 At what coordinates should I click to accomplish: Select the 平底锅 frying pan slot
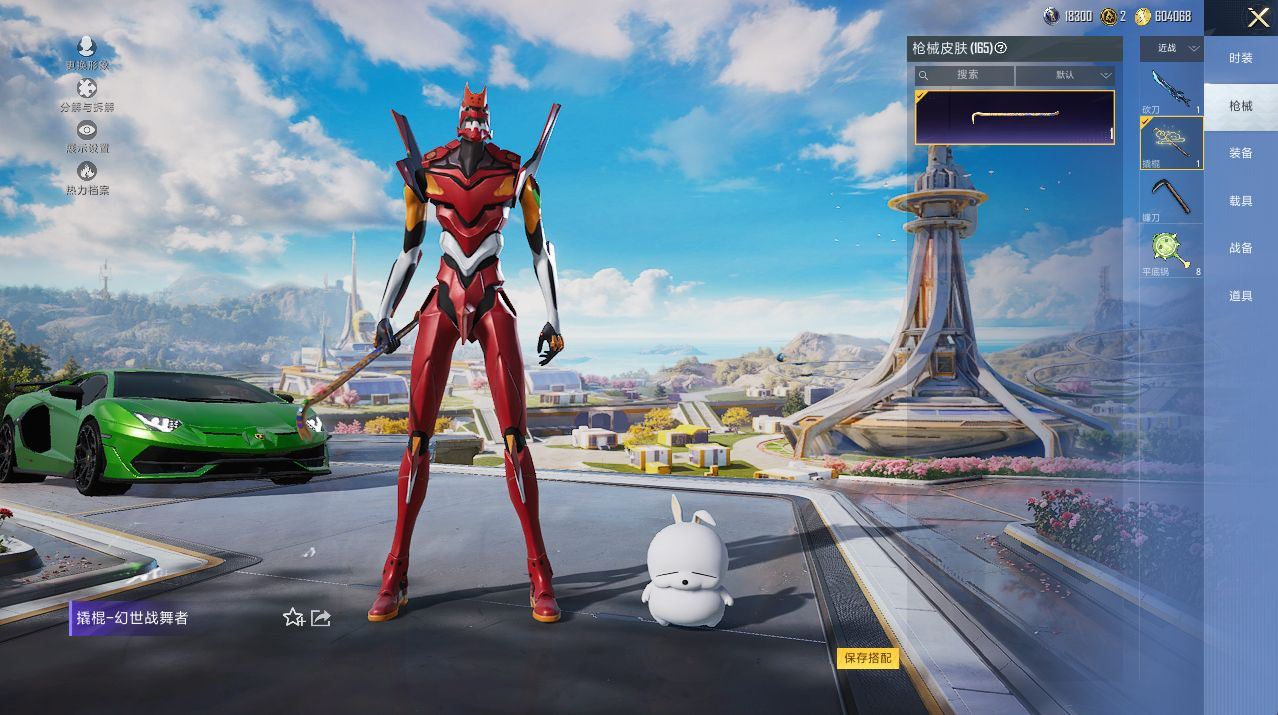[x=1171, y=251]
